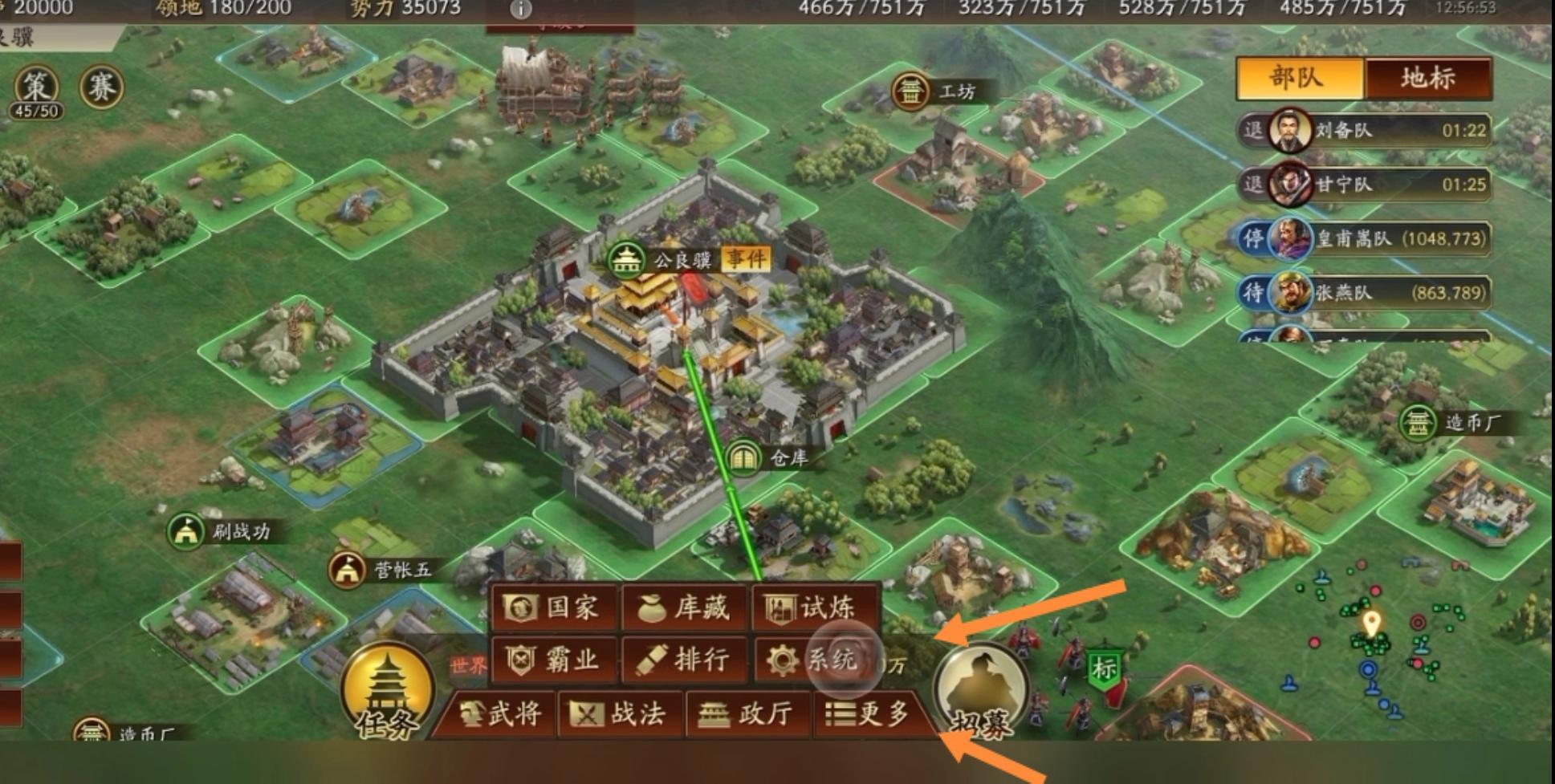Tap the 事件 event banner at 公良骥
1555x784 pixels.
click(x=746, y=259)
